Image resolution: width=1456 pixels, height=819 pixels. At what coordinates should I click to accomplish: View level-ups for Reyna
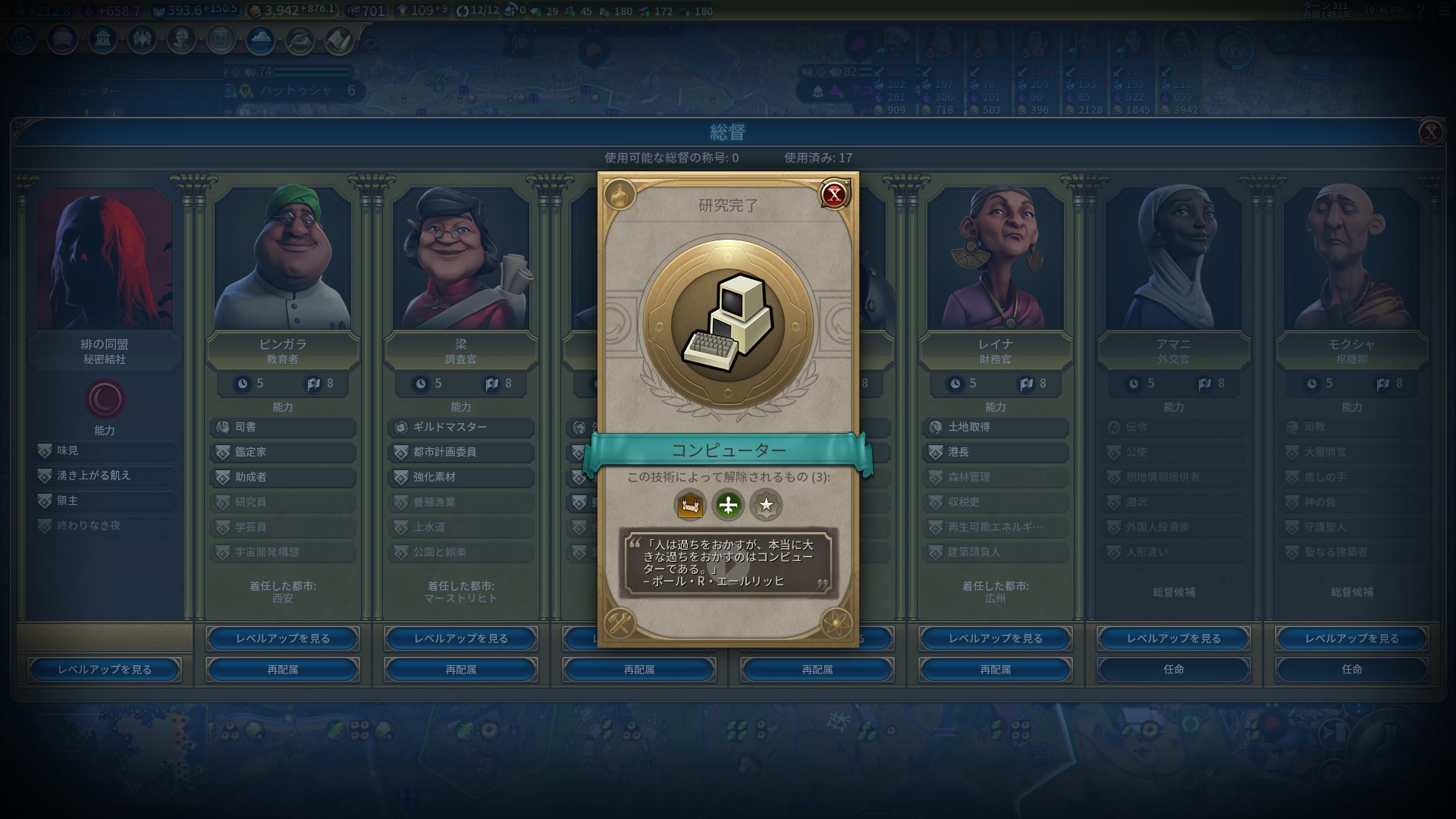[996, 639]
